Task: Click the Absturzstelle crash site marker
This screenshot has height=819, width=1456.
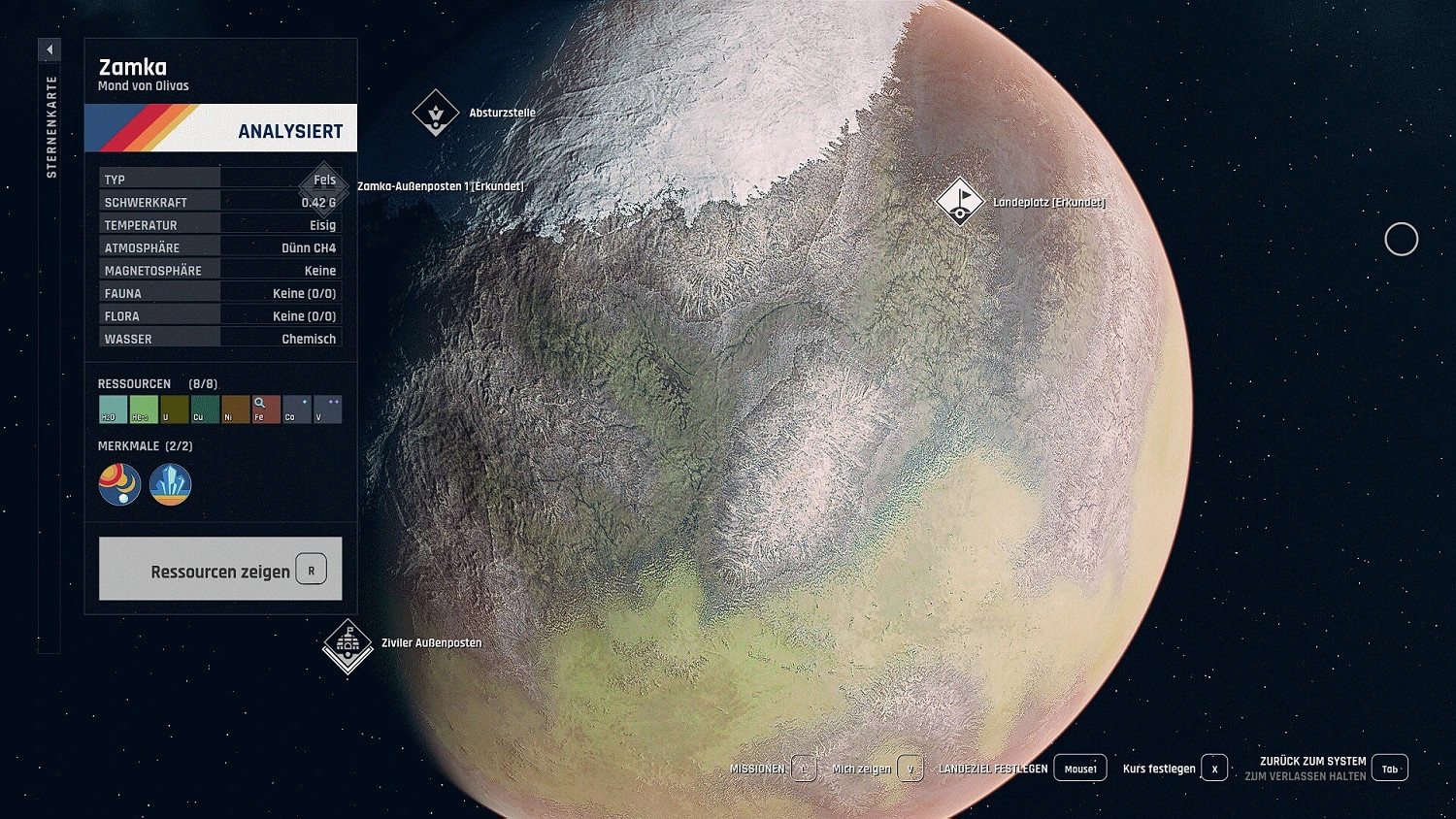Action: click(436, 113)
